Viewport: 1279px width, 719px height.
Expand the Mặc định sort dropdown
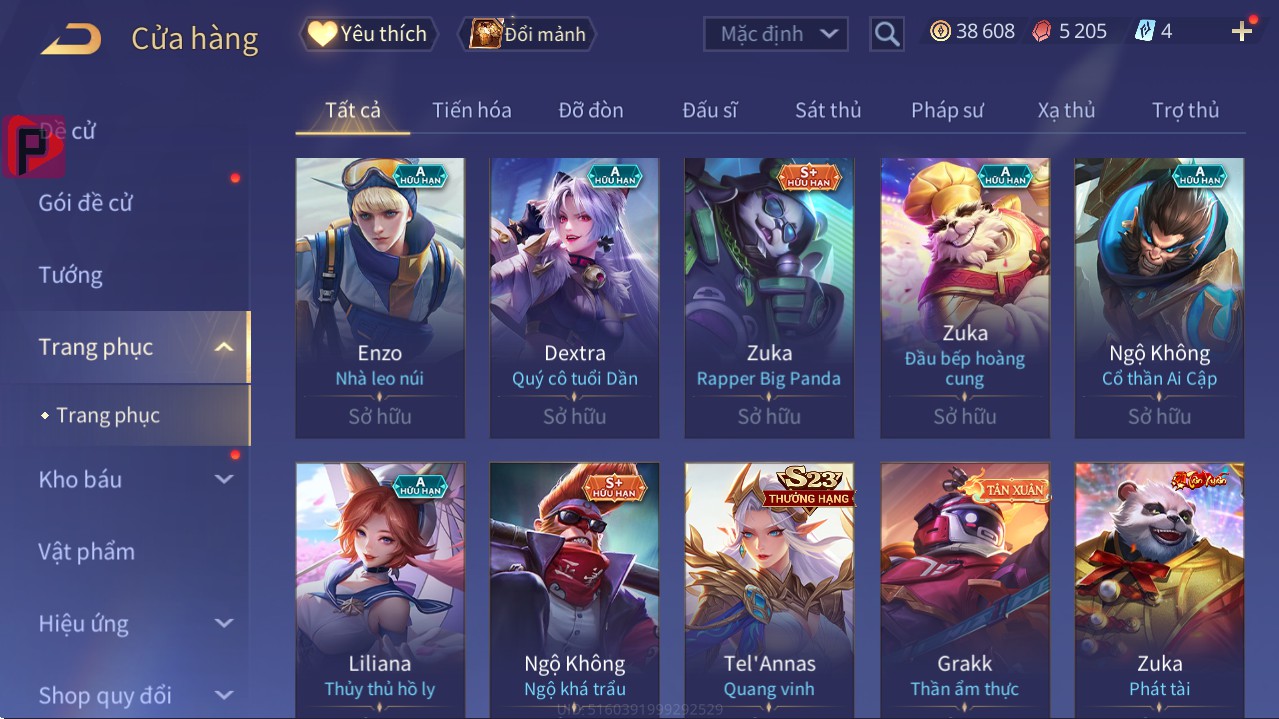(x=775, y=34)
